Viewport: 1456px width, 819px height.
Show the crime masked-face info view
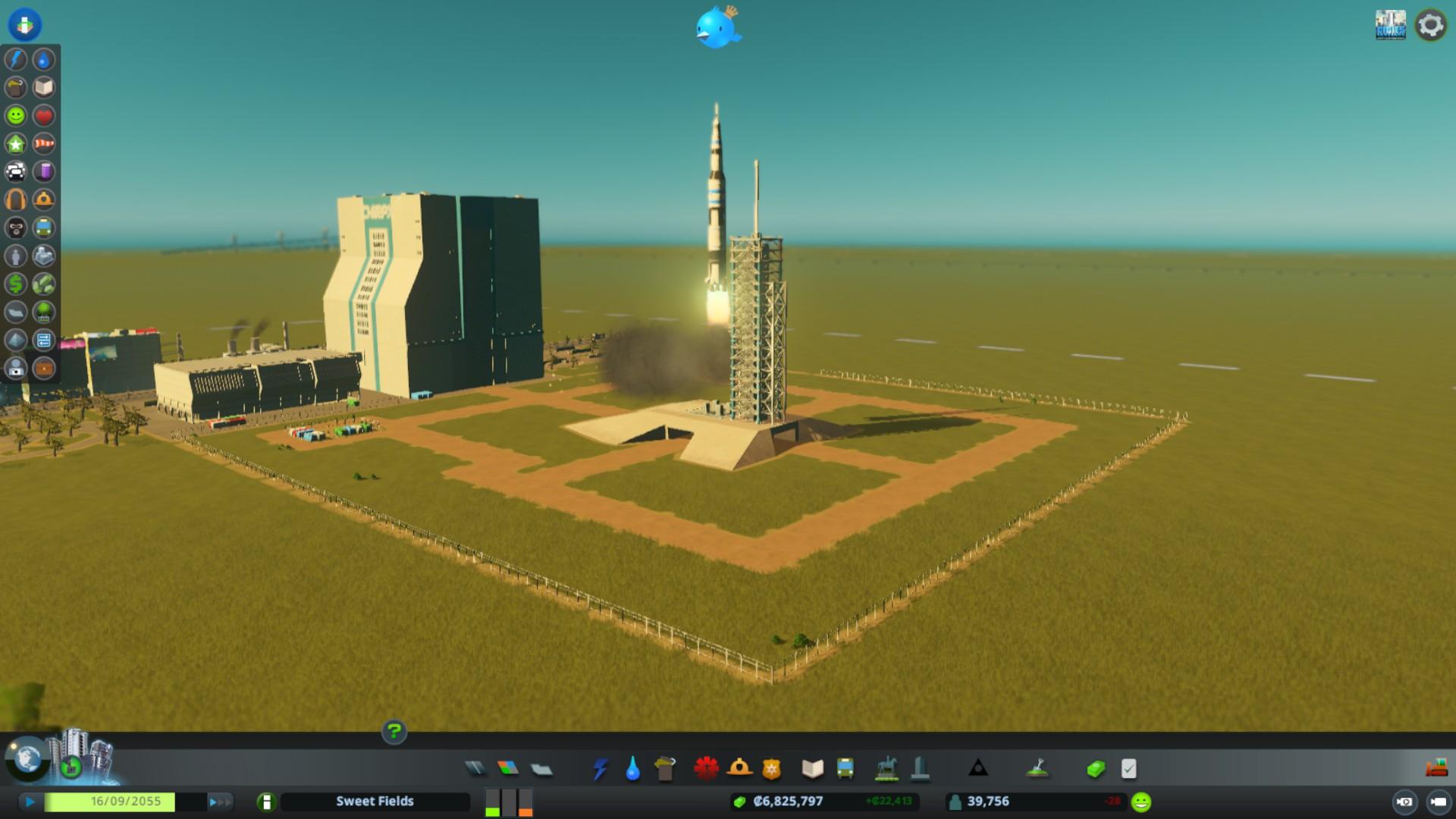point(16,227)
